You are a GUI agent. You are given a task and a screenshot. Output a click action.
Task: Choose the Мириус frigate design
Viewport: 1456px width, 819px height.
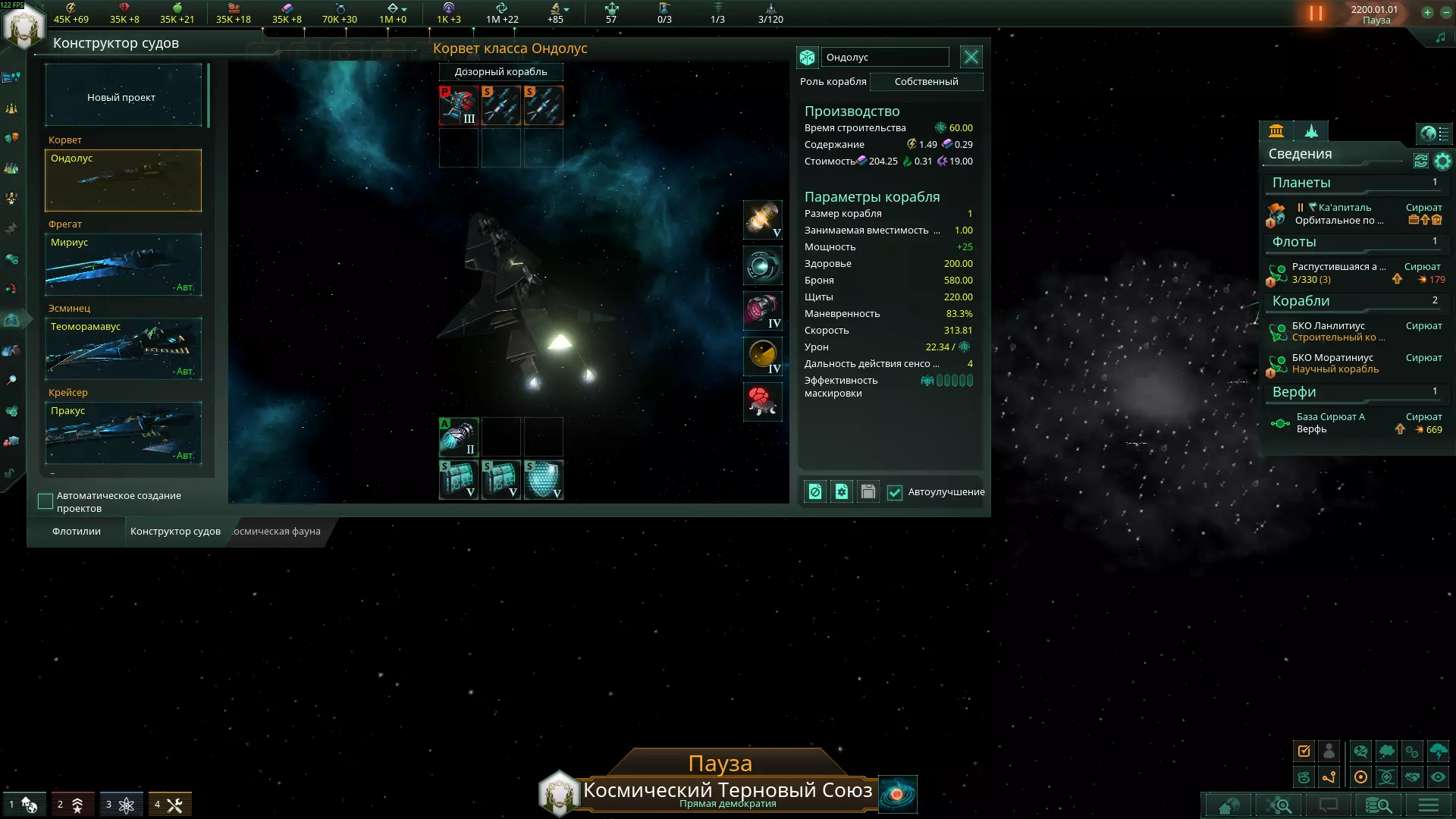[x=123, y=265]
